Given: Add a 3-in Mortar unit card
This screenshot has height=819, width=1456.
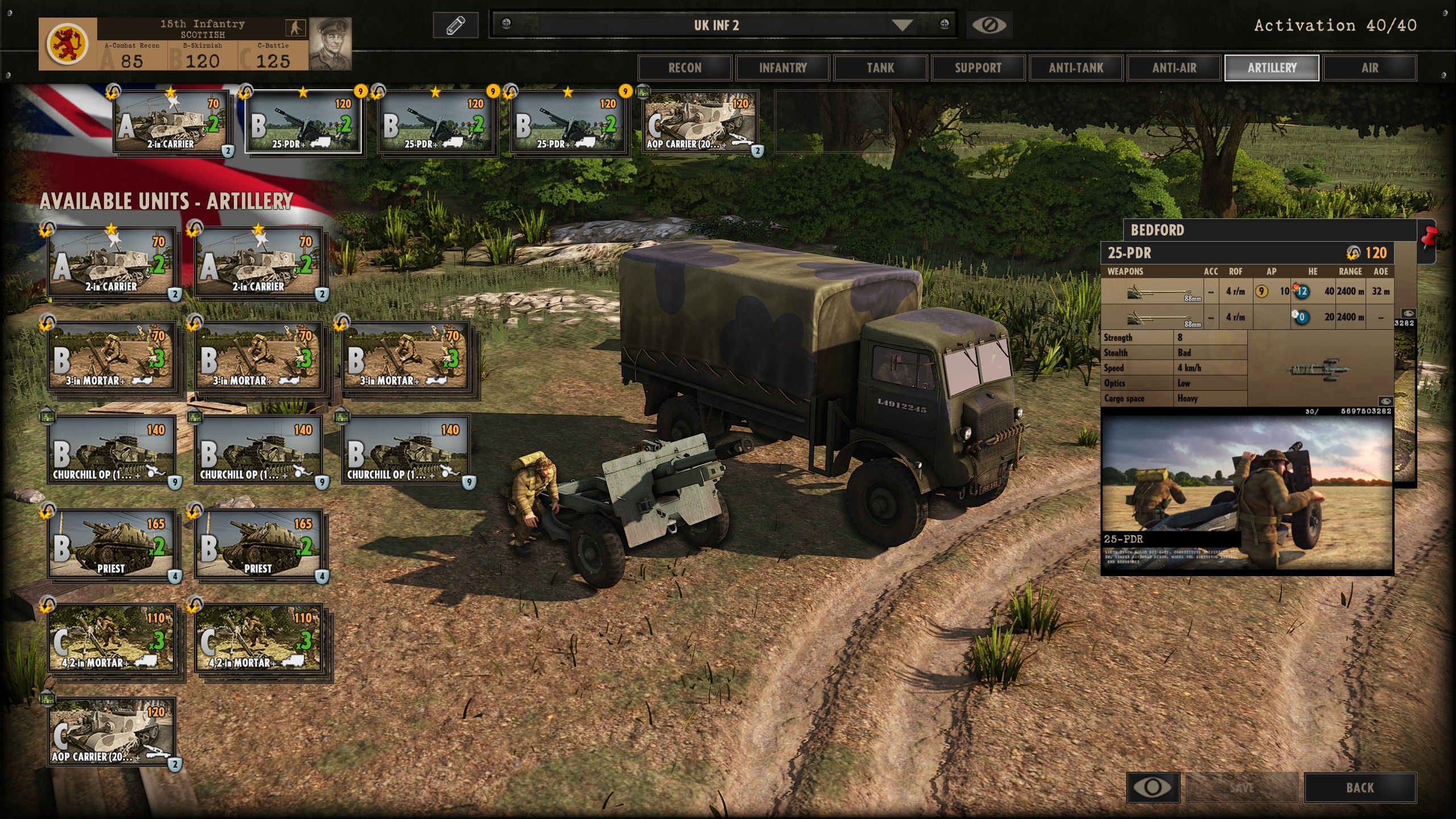Looking at the screenshot, I should [x=111, y=357].
